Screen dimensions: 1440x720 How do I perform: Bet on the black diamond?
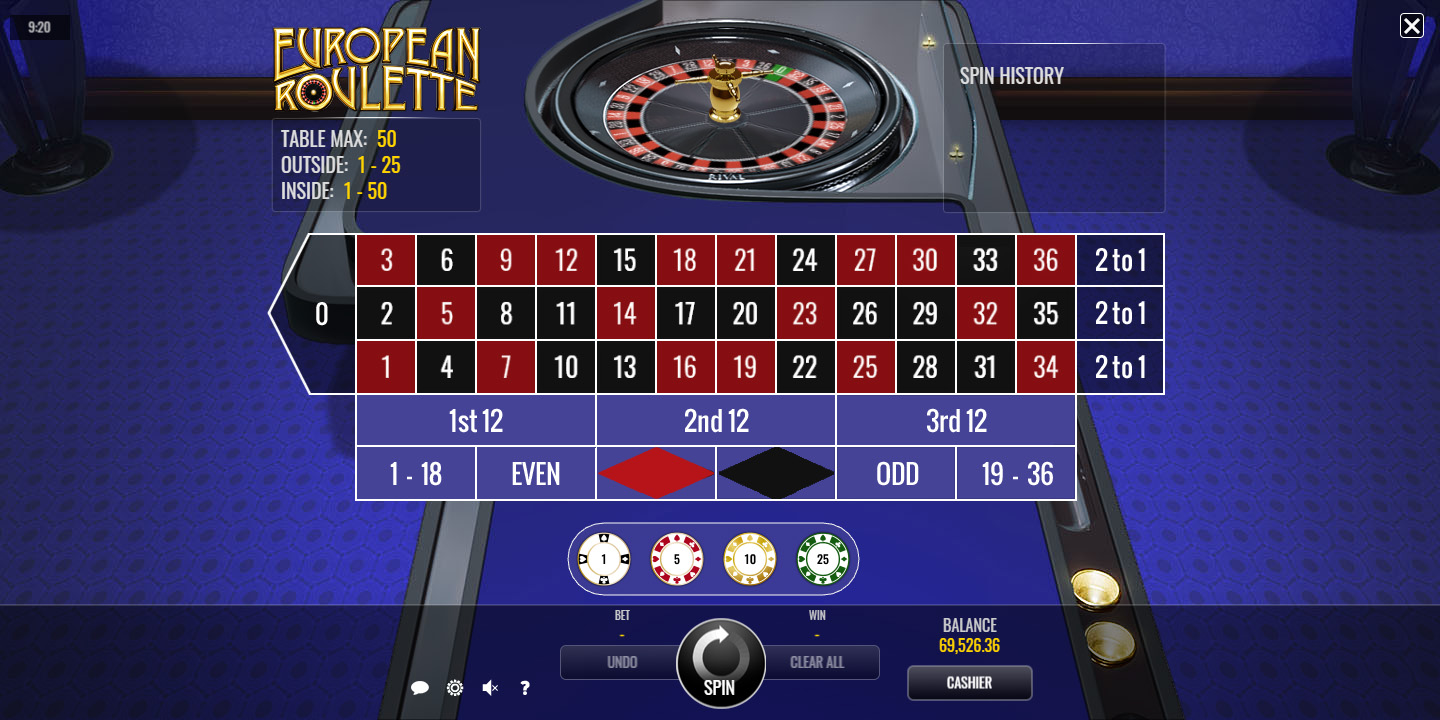776,473
